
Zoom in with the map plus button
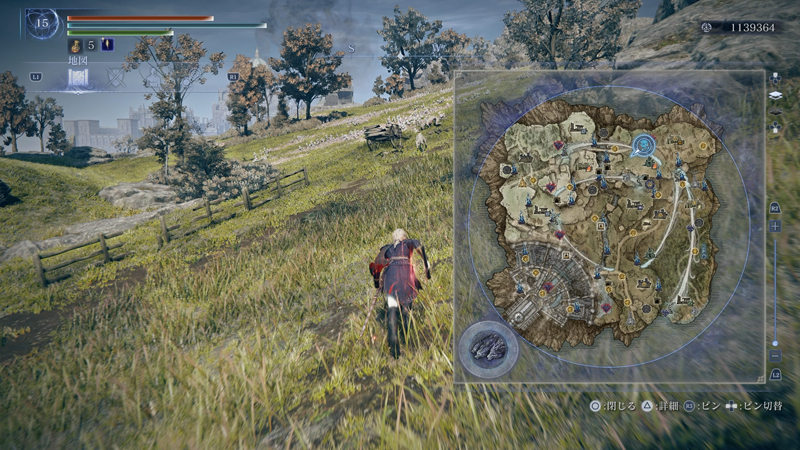tap(775, 226)
